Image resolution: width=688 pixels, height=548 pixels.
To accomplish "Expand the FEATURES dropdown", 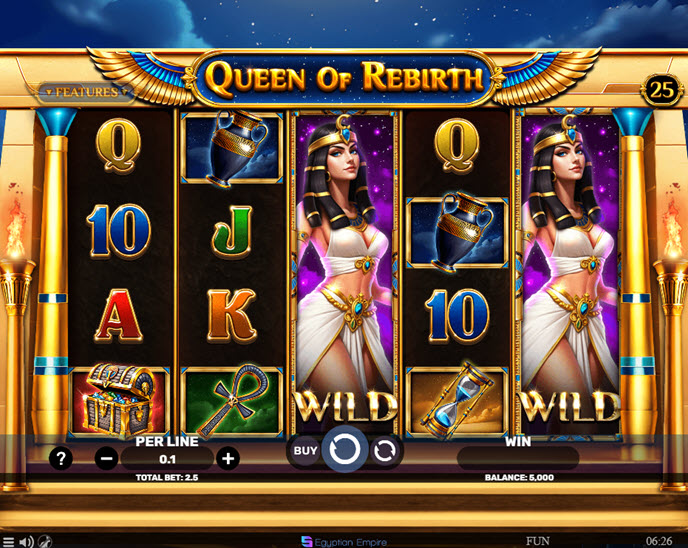I will 87,92.
